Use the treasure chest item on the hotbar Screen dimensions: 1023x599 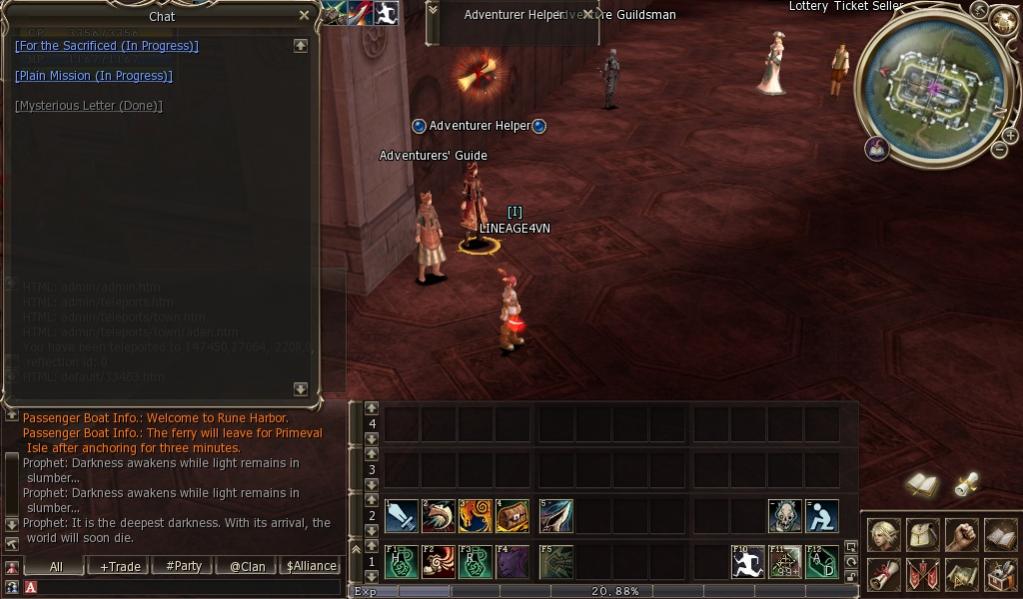pyautogui.click(x=512, y=516)
